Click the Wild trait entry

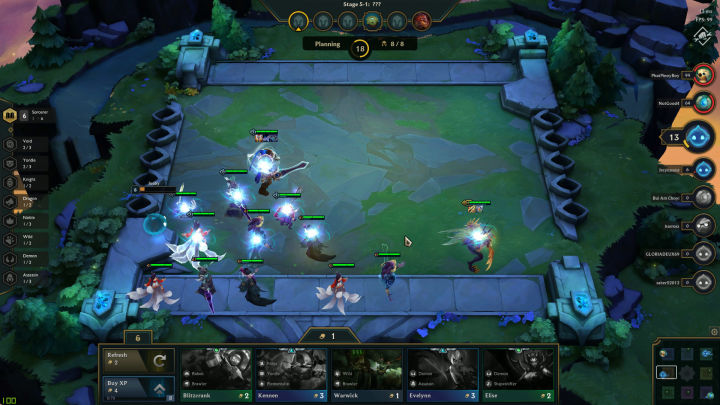pos(11,238)
